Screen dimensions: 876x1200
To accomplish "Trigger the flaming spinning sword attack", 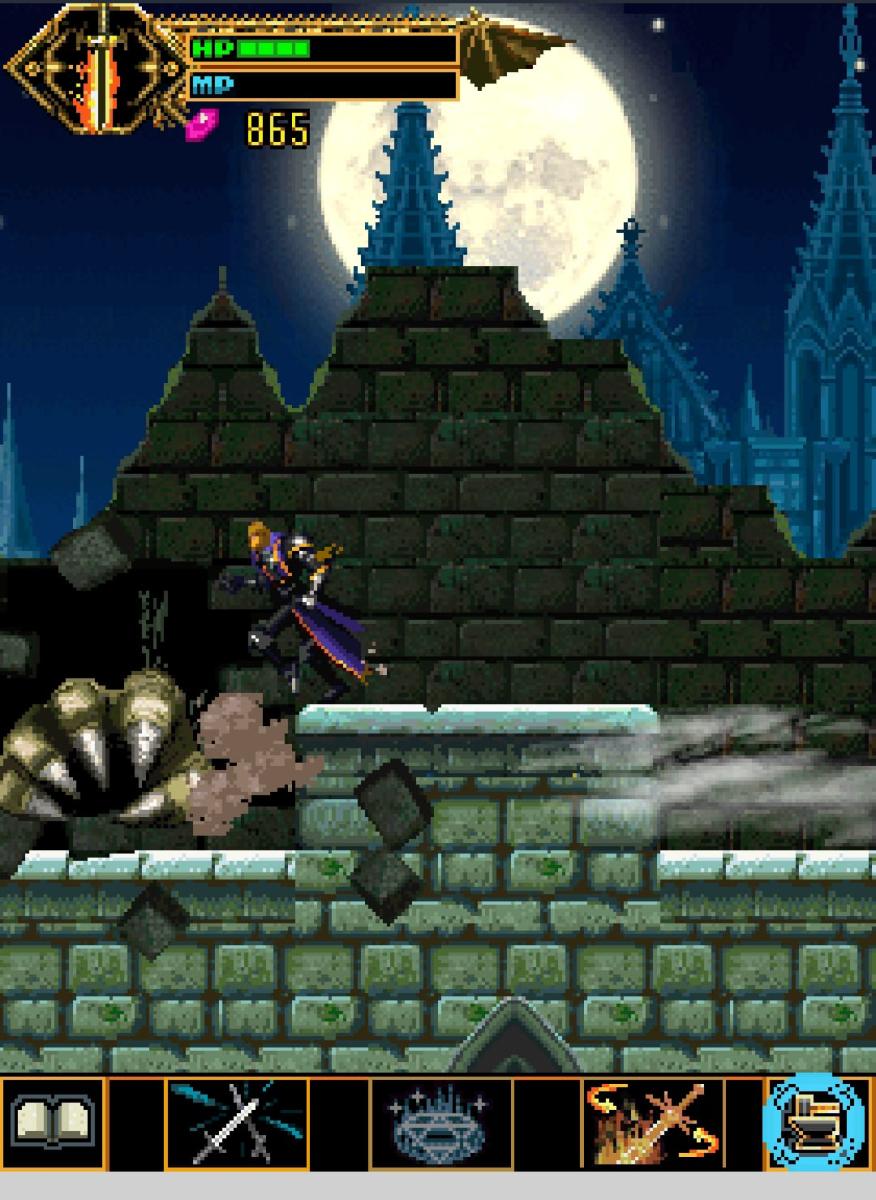I will coord(653,1123).
